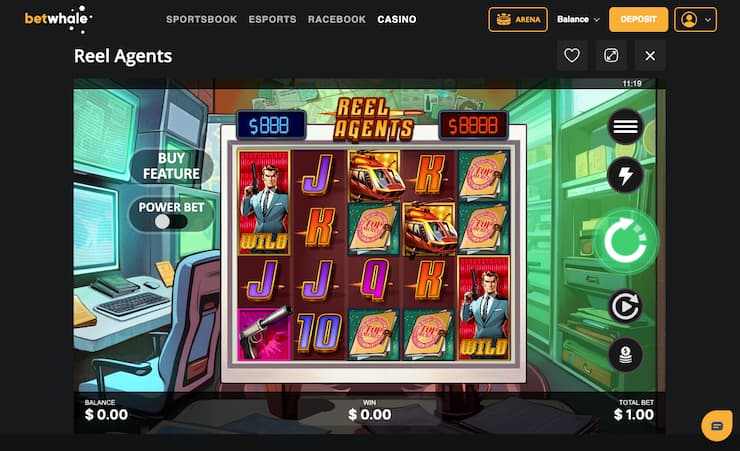Click the orange Deposit button
The width and height of the screenshot is (740, 451).
click(x=638, y=19)
